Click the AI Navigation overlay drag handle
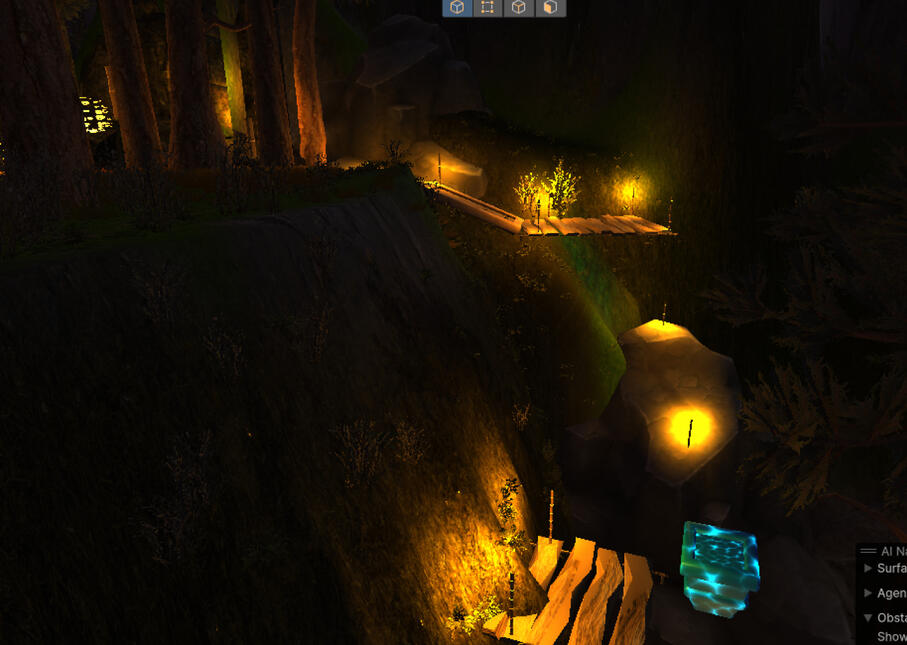 (x=868, y=551)
